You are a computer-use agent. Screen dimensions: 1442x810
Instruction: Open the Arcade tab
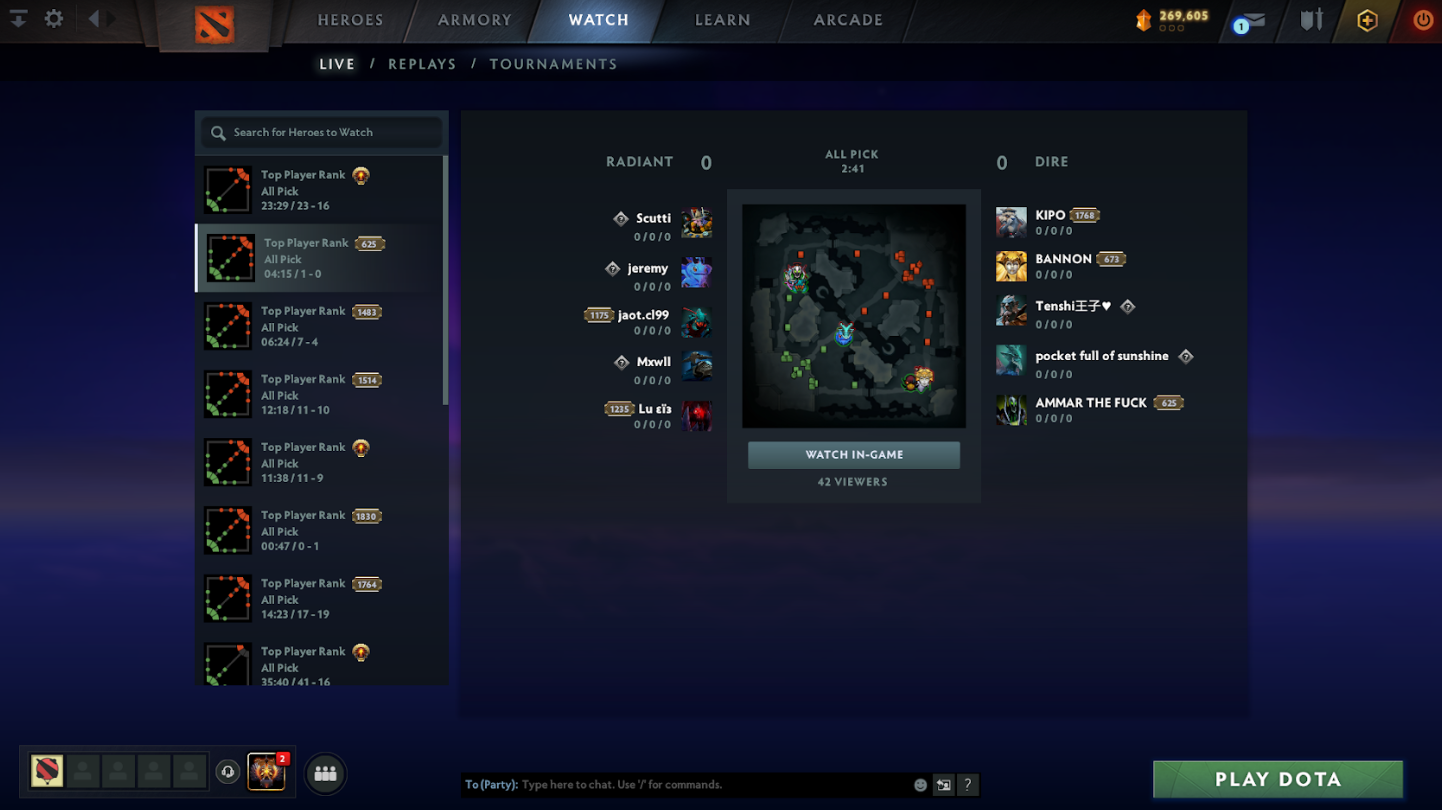pyautogui.click(x=848, y=20)
